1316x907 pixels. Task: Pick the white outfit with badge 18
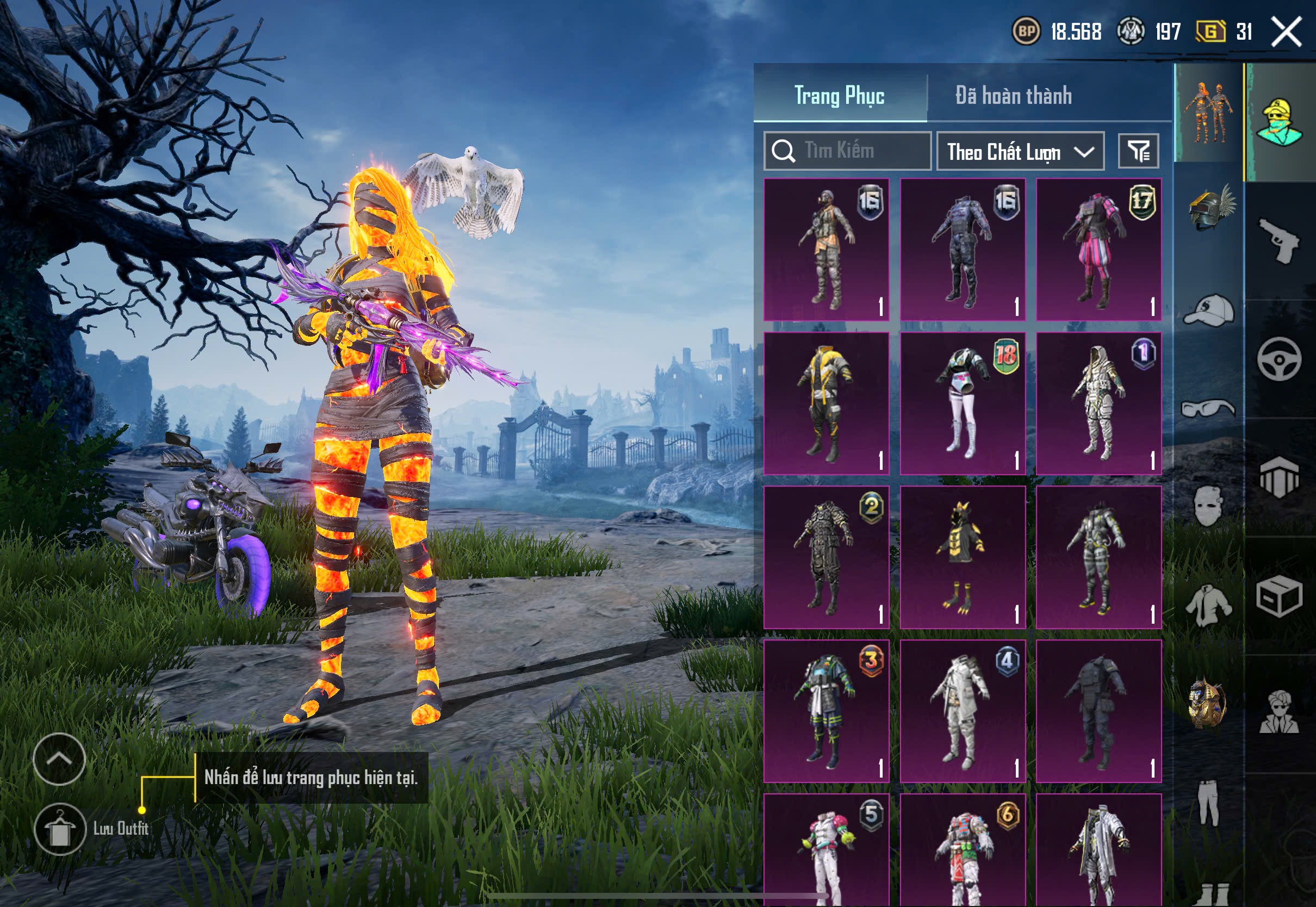pos(962,403)
